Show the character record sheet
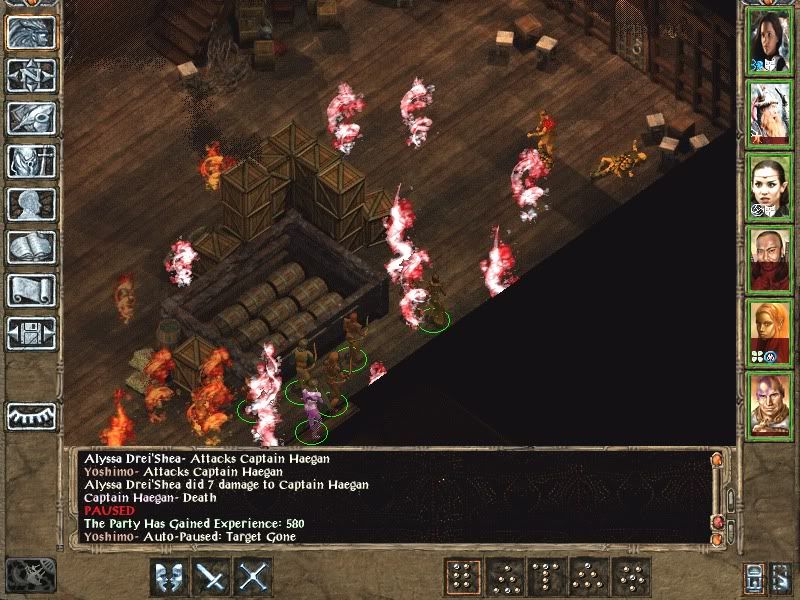The width and height of the screenshot is (800, 600). [x=31, y=204]
